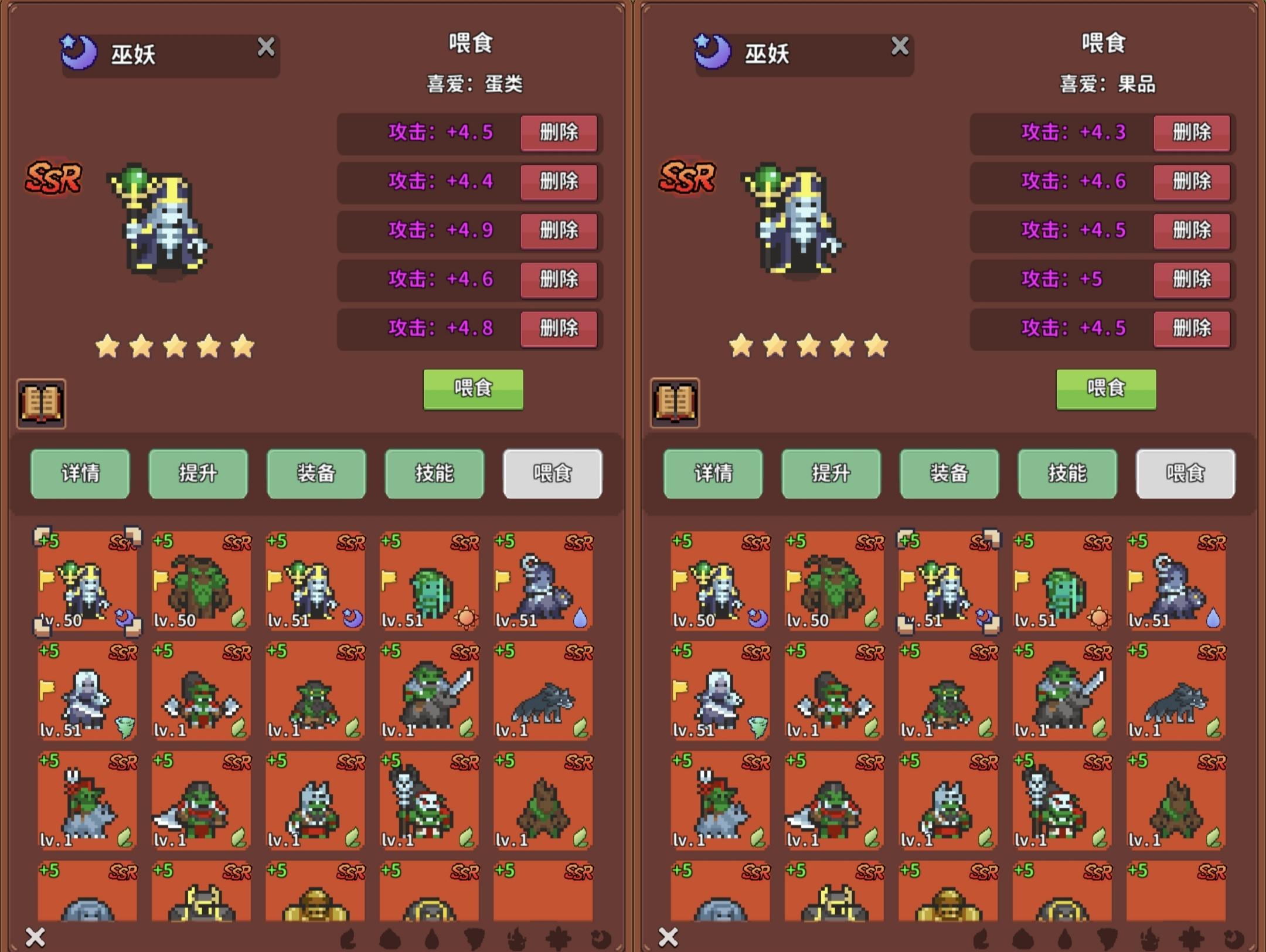The width and height of the screenshot is (1266, 952).
Task: Toggle the water element filter at the bottom
Action: (432, 939)
